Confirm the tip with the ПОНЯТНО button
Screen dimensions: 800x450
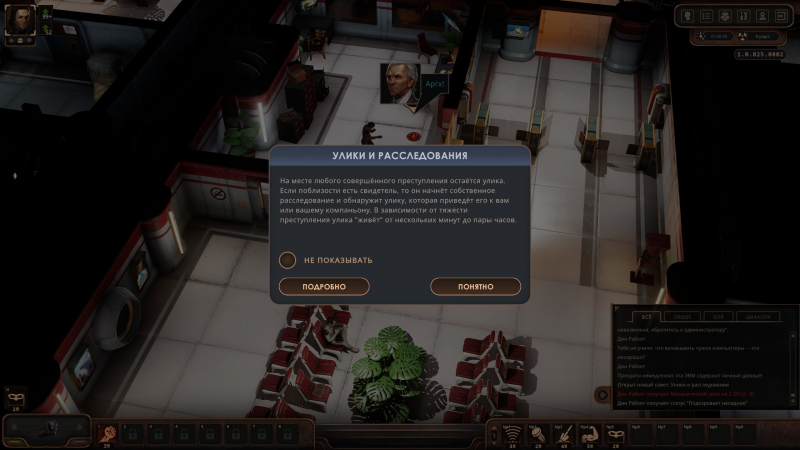pos(476,287)
